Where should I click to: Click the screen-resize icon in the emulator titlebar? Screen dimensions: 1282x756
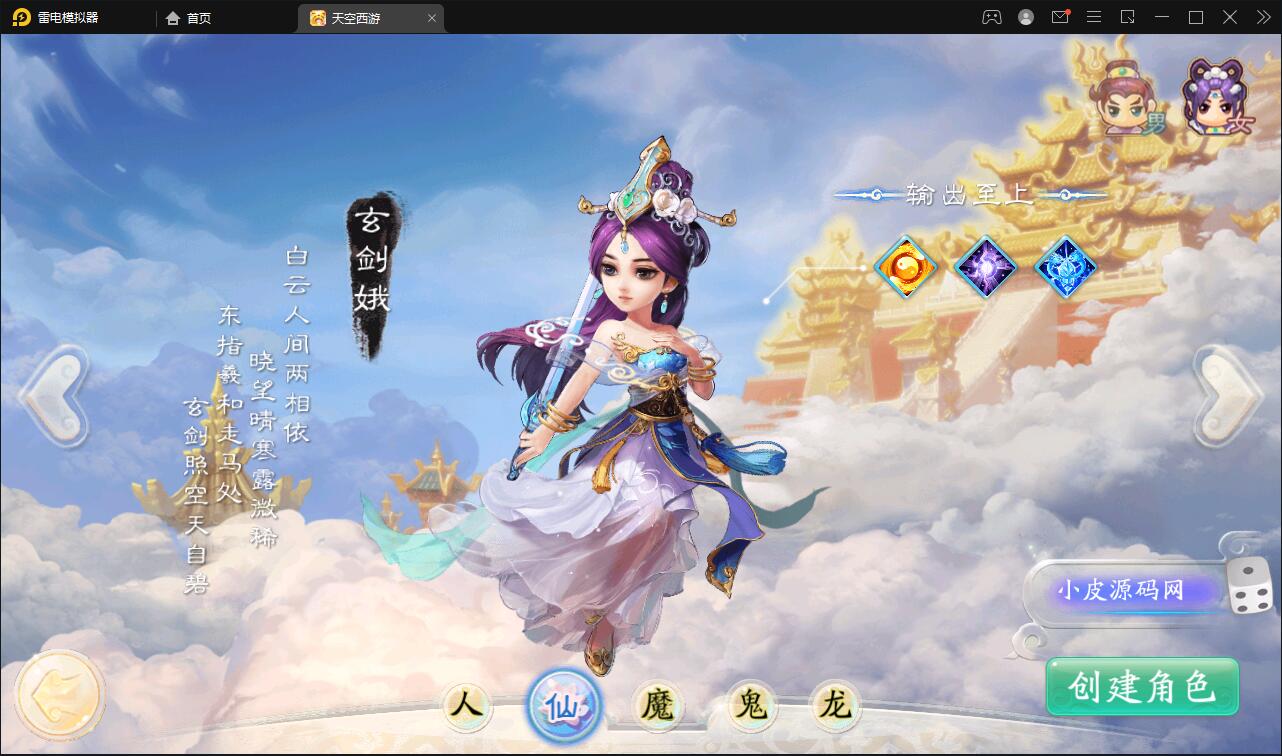(1128, 17)
